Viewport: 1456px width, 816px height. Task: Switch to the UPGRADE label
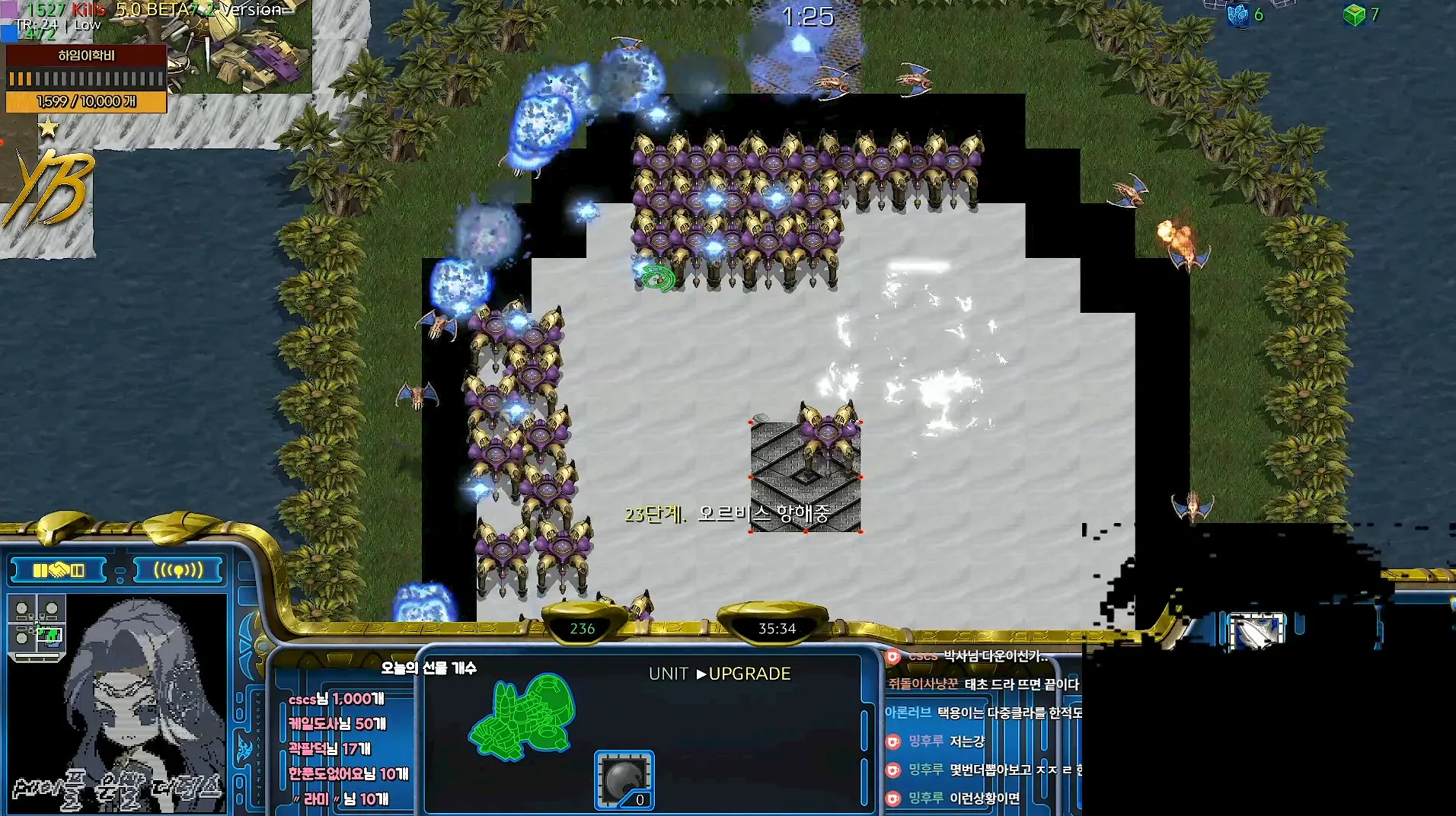[x=749, y=674]
